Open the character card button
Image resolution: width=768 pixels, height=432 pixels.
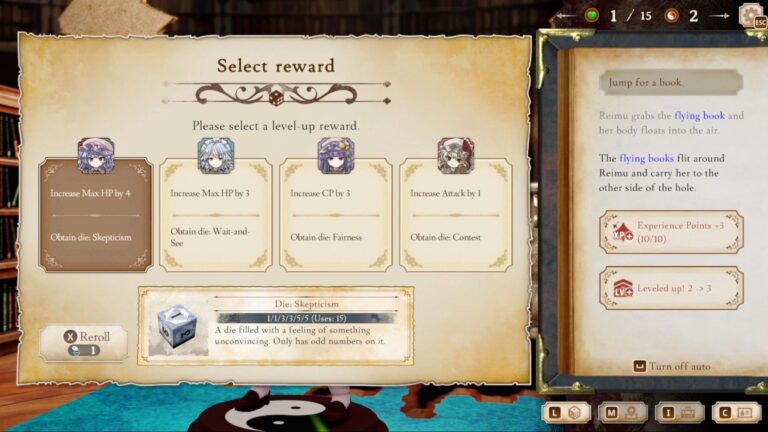click(735, 411)
